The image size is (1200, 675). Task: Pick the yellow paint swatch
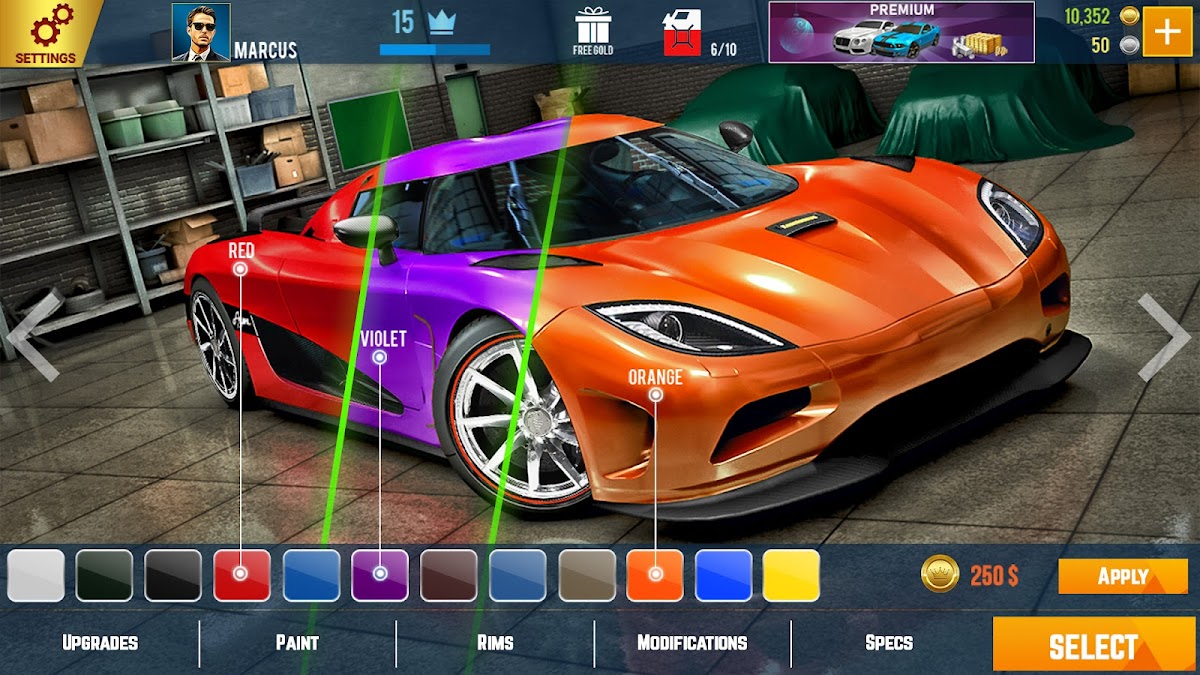click(x=792, y=575)
